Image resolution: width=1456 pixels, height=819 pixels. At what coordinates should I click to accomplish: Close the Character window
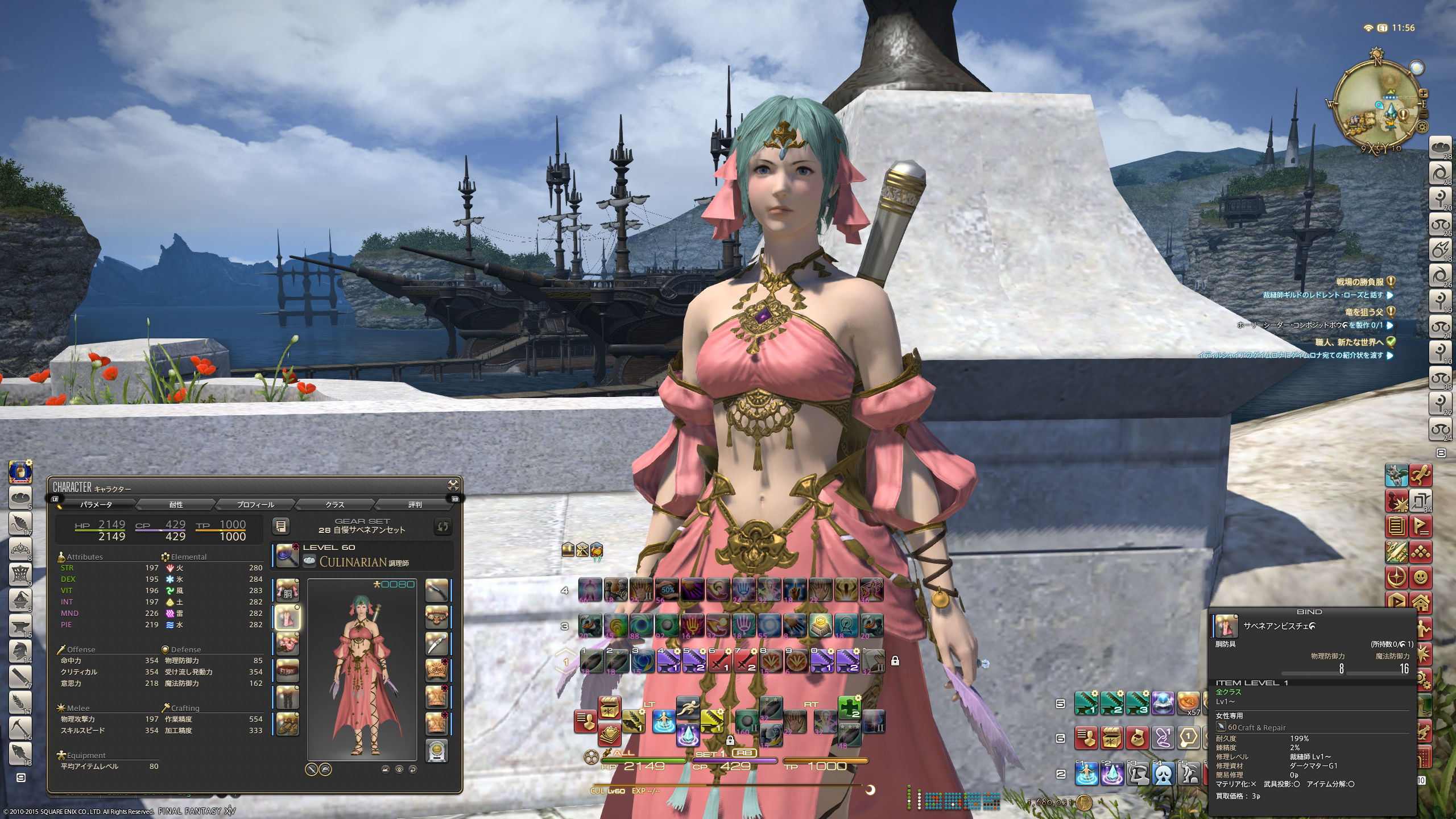point(453,485)
